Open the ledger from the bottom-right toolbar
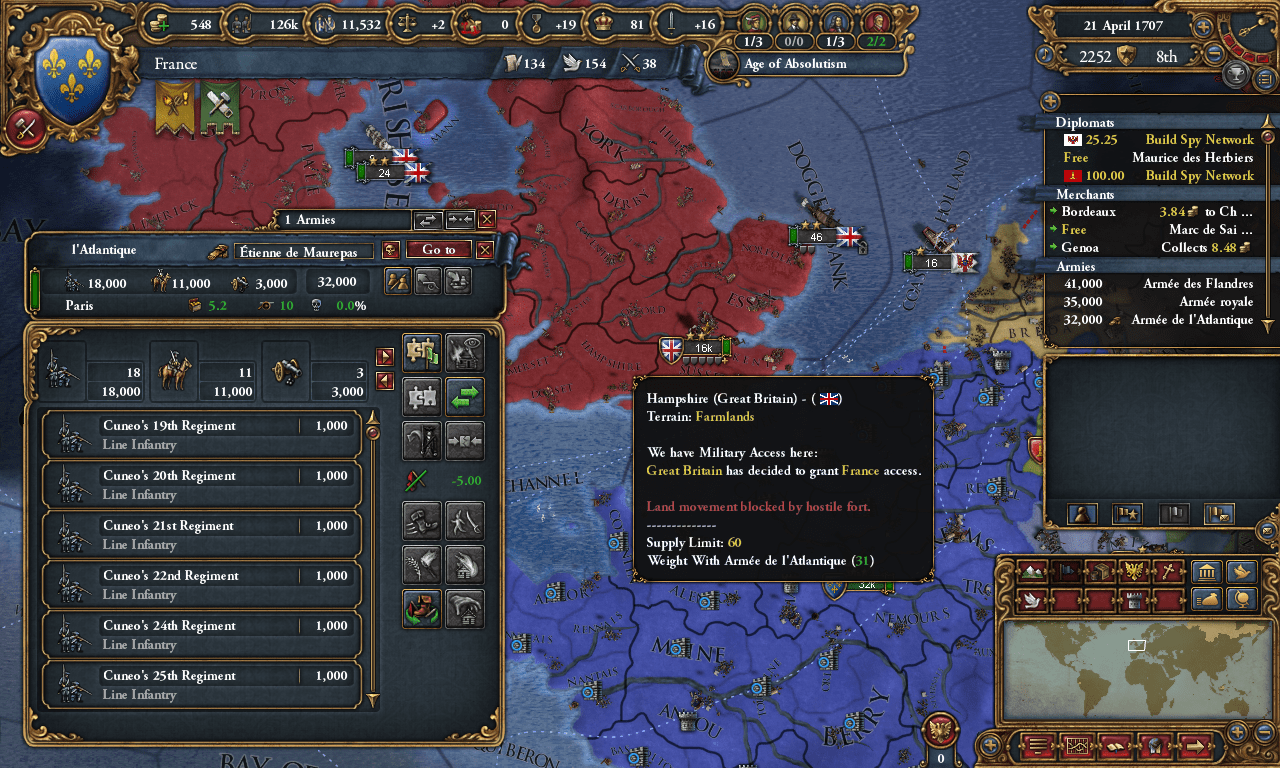This screenshot has width=1280, height=768. 1116,747
